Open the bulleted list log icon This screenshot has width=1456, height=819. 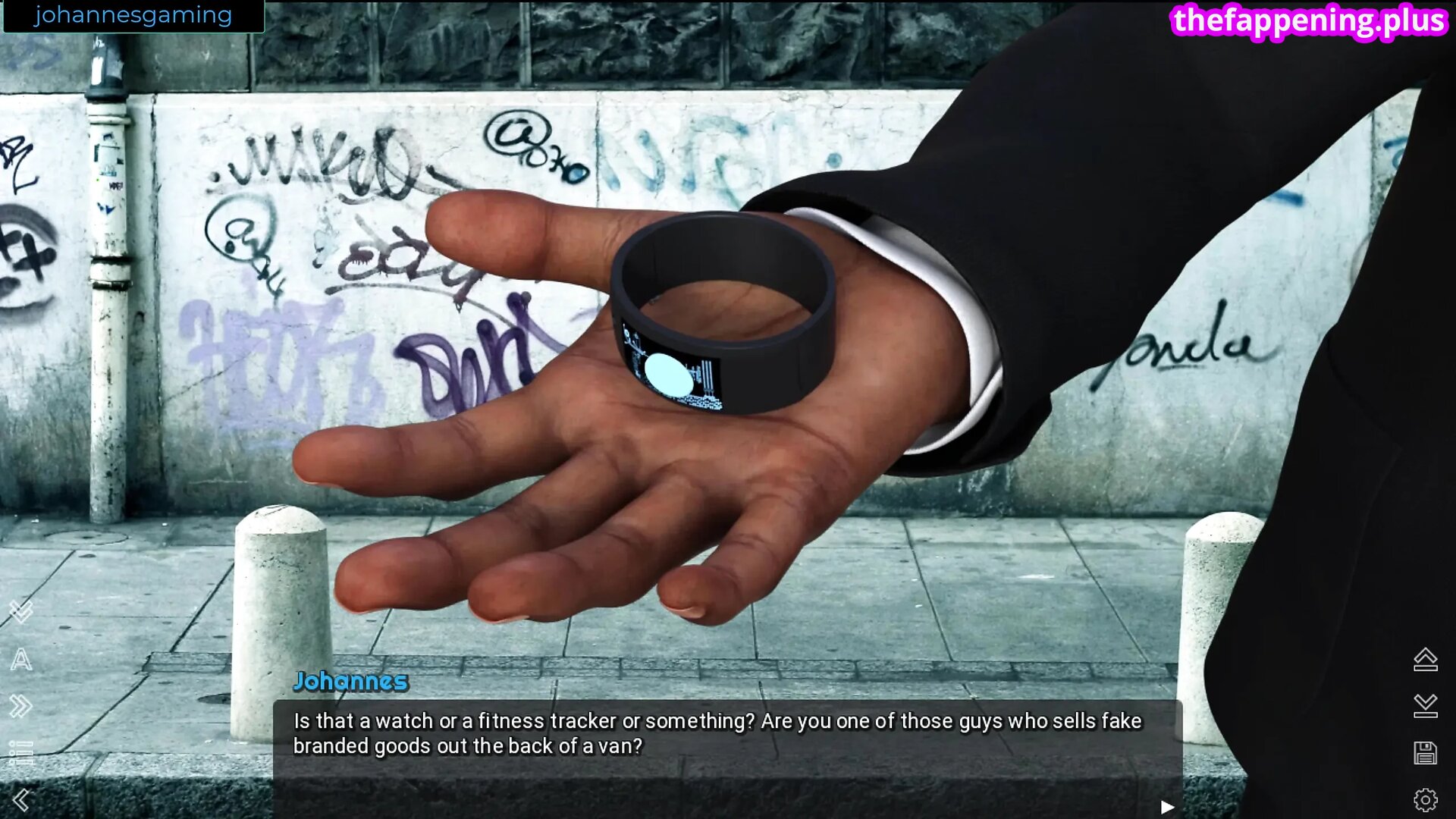21,752
